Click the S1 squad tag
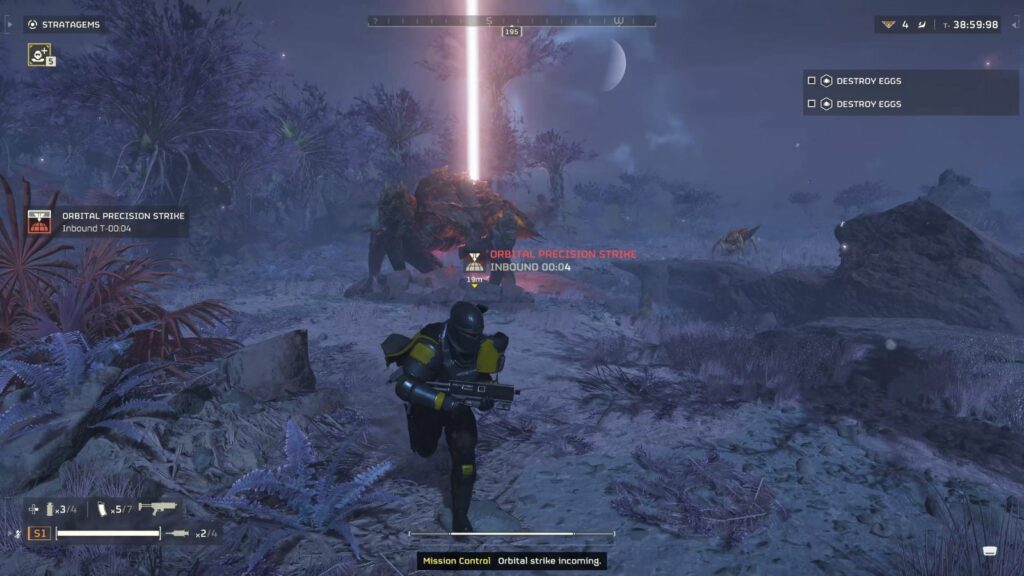Screen dimensions: 1024x576 [39, 533]
